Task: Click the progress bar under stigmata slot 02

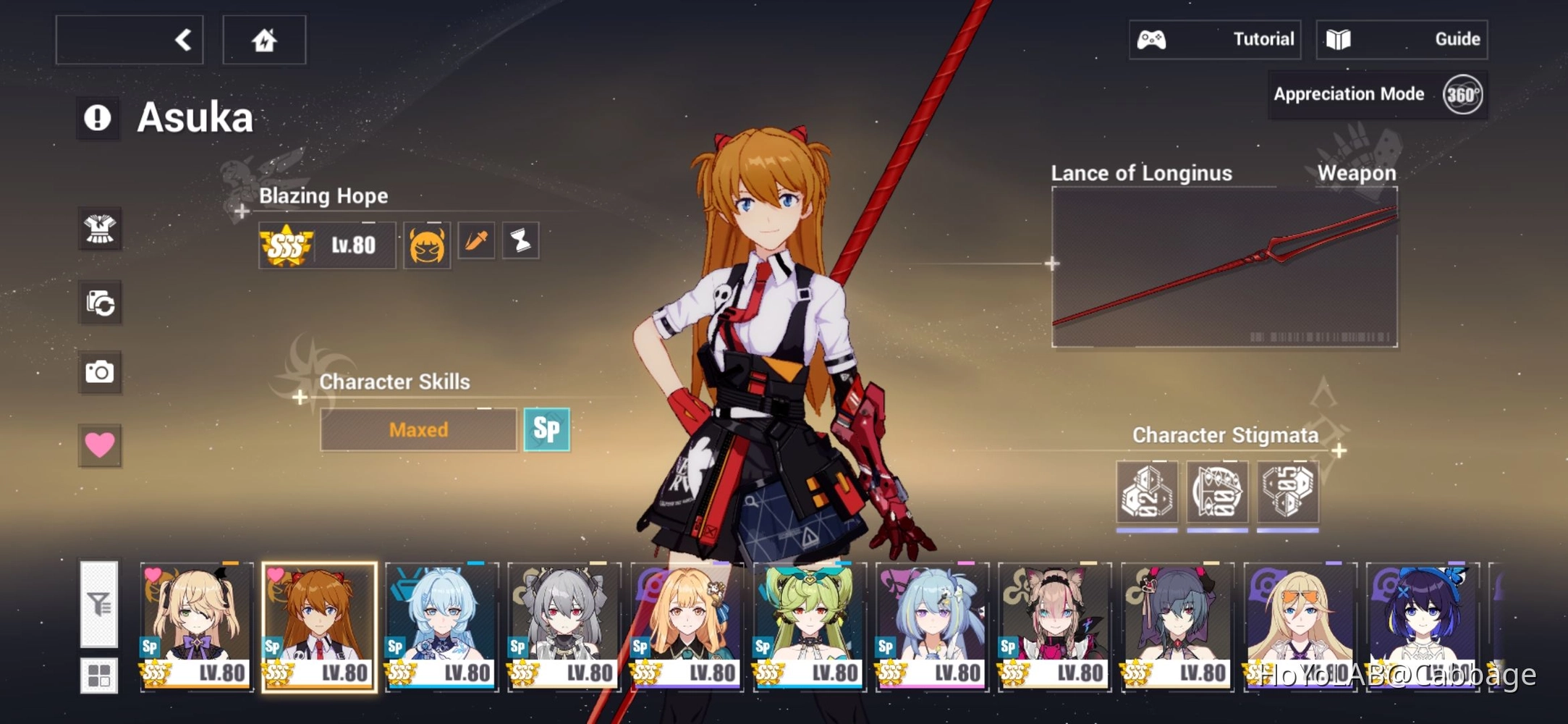Action: (1148, 530)
